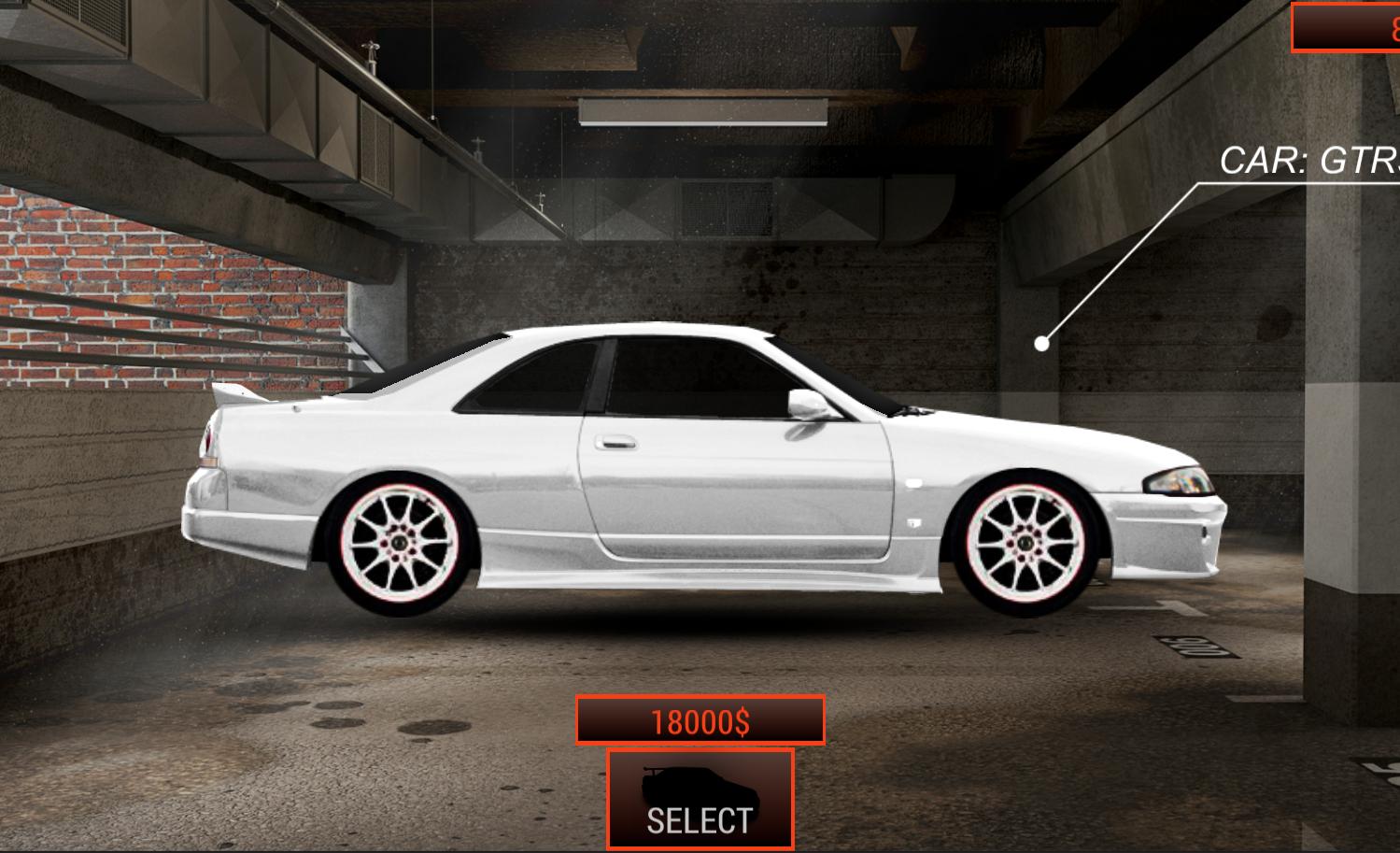This screenshot has width=1400, height=853.
Task: Click the taillight of the white car
Action: [x=207, y=446]
